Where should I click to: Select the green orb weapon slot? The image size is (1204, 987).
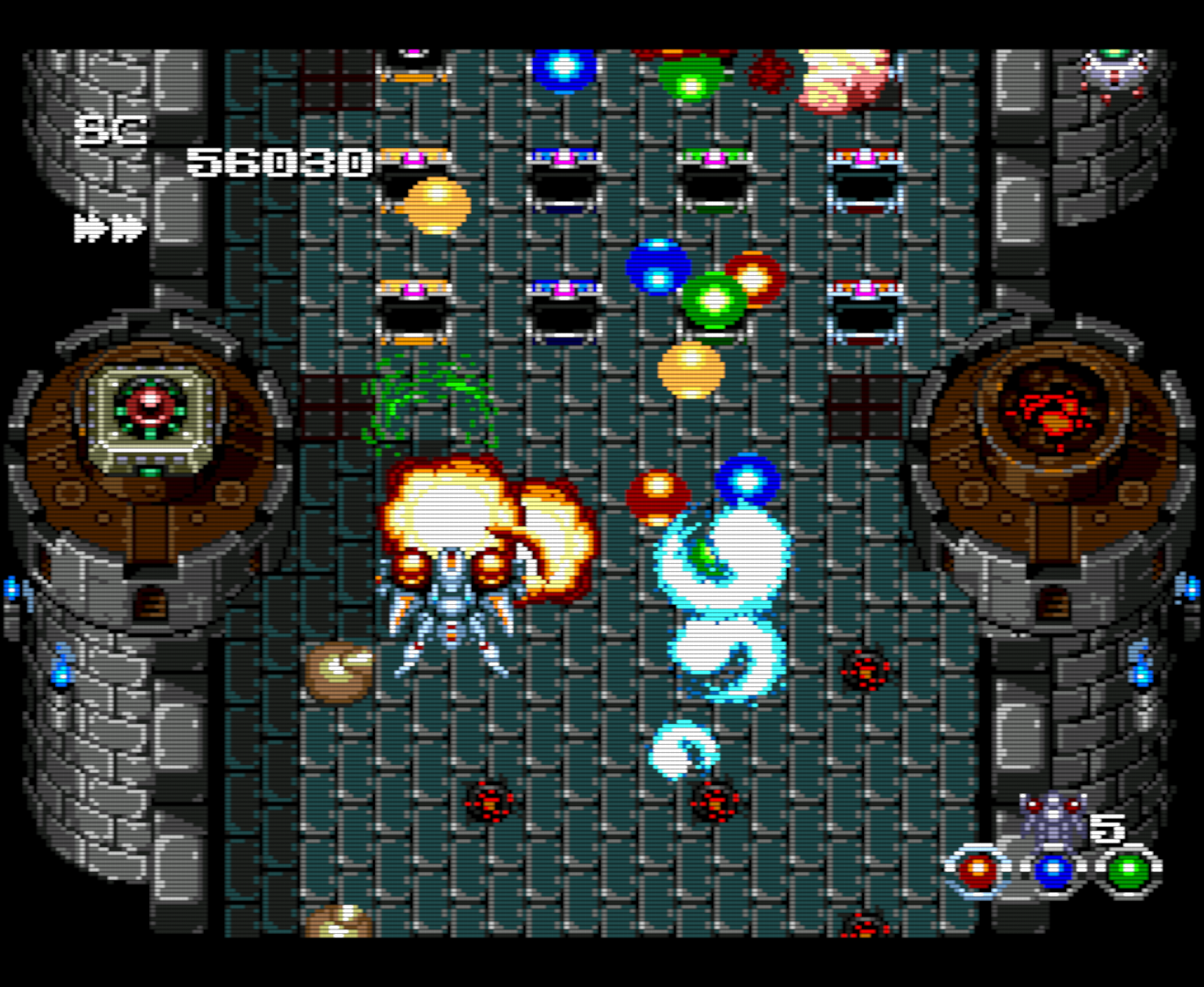click(1129, 871)
